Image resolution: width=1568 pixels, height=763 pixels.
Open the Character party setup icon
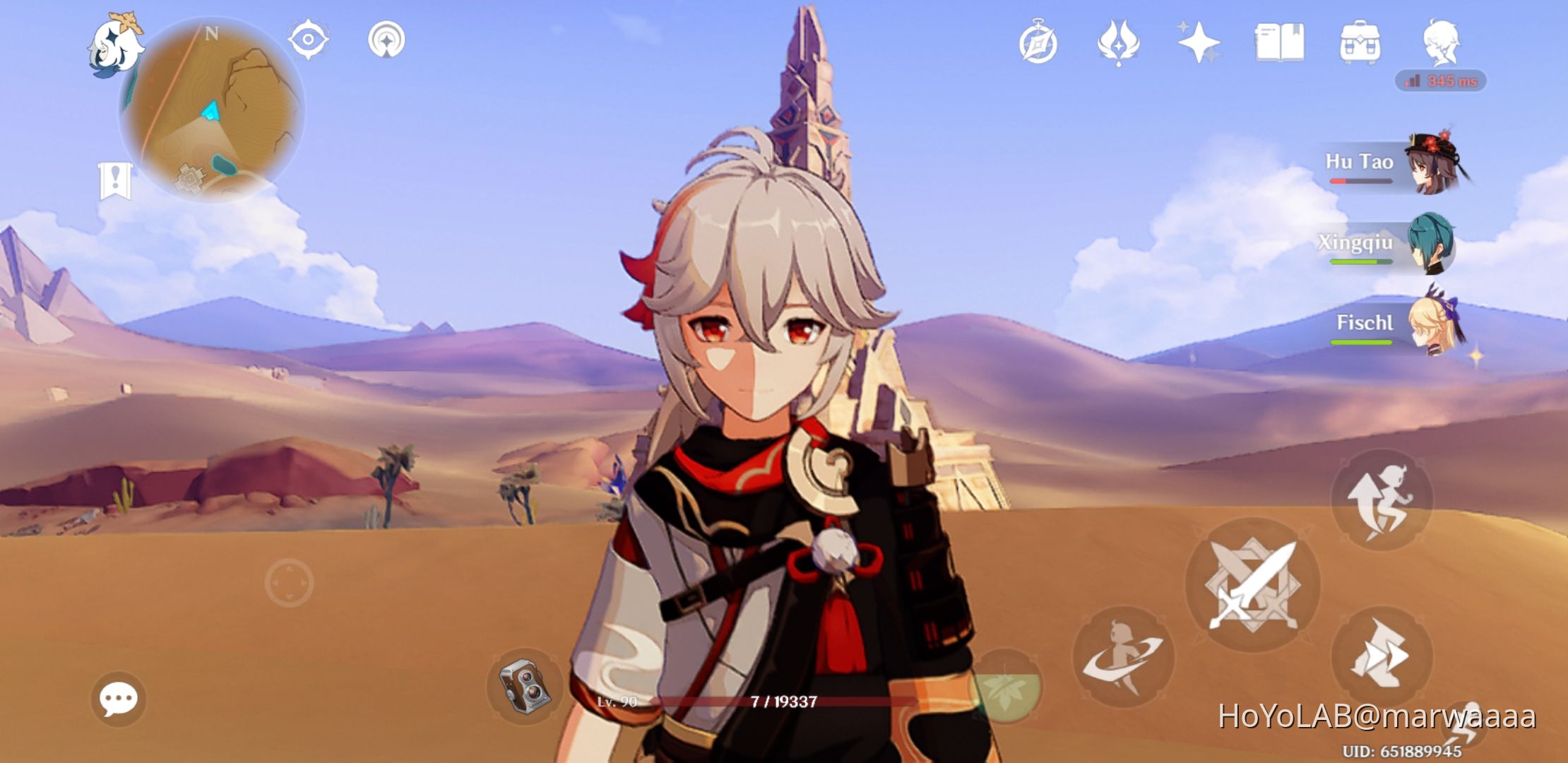pyautogui.click(x=1442, y=44)
